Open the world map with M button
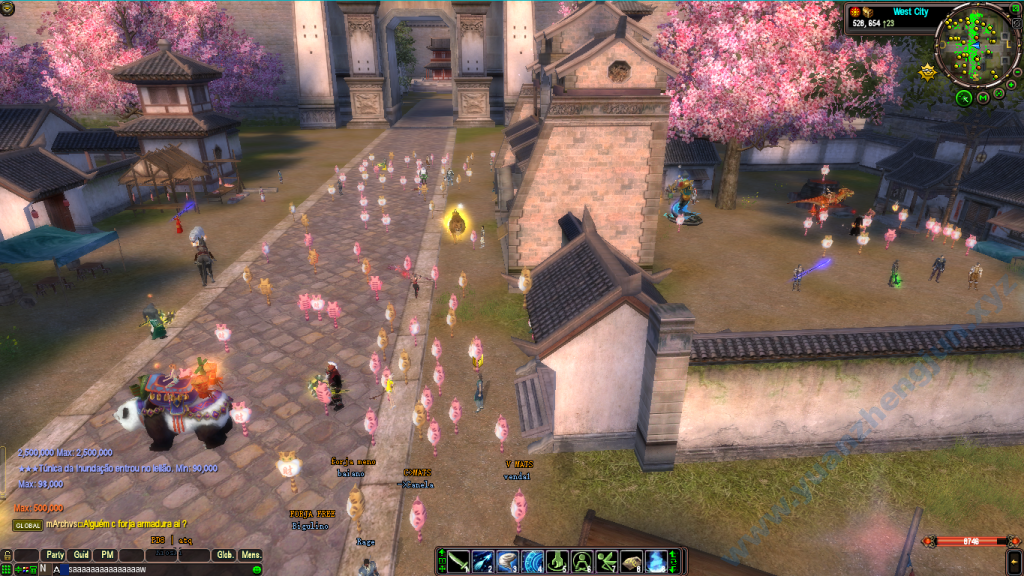The width and height of the screenshot is (1024, 576). 983,97
